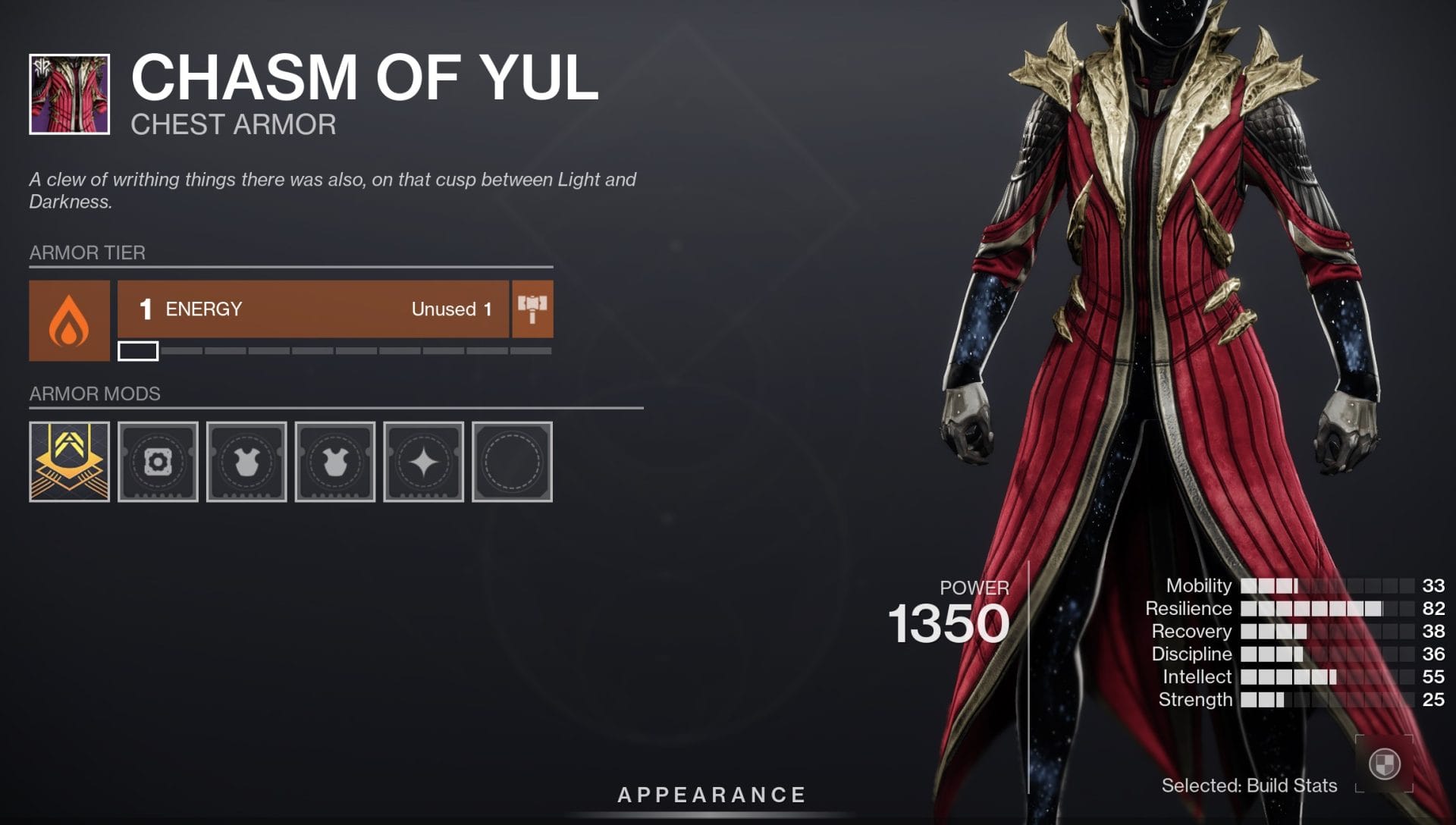Click the second chest armor mod socket

pyautogui.click(x=334, y=461)
